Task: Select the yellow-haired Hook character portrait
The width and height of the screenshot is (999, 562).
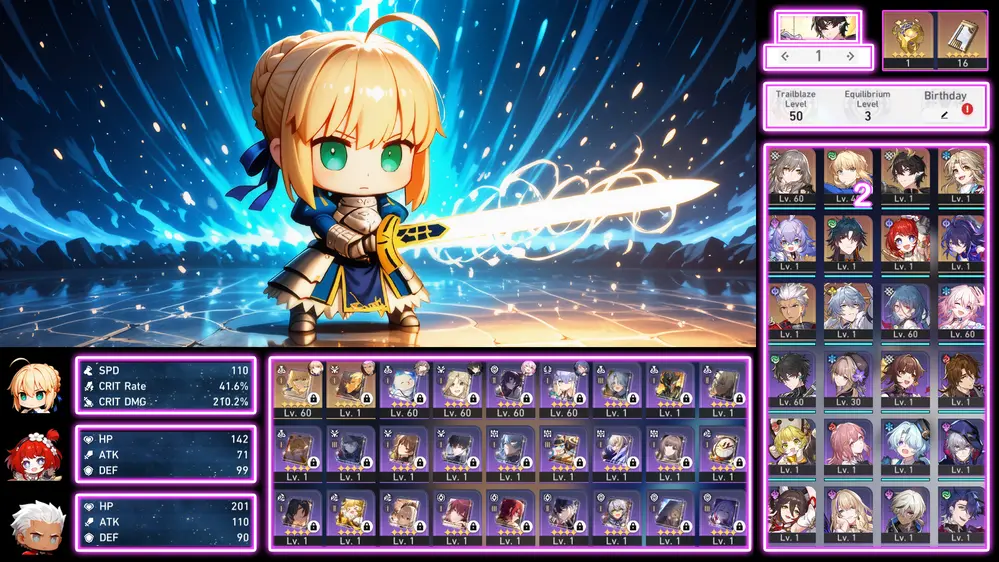Action: pos(792,446)
